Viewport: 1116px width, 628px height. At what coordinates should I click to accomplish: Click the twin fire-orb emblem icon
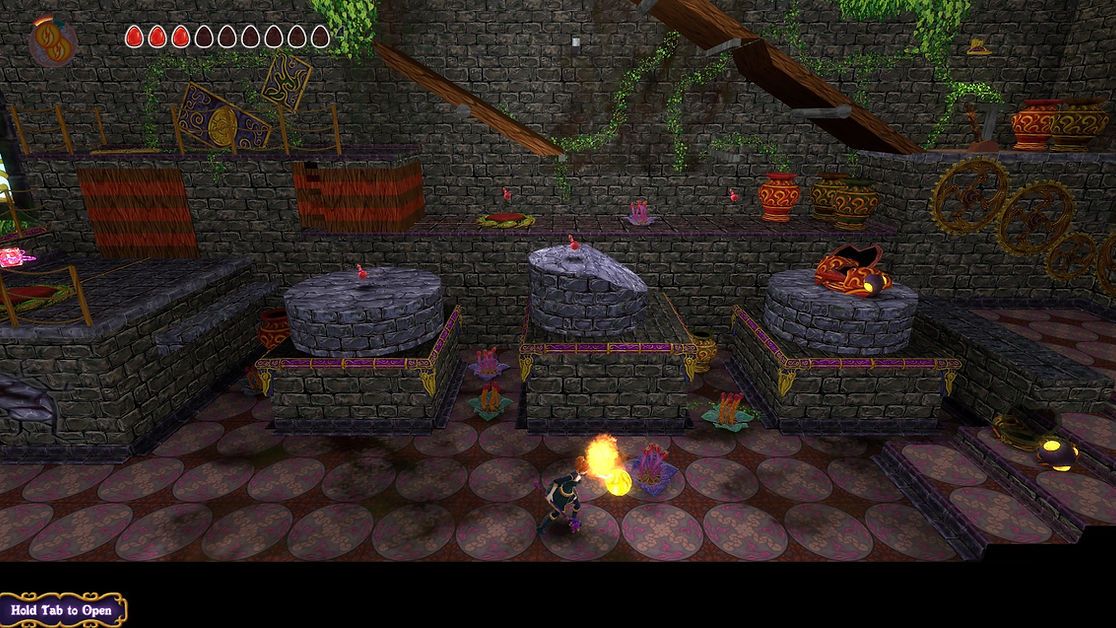click(53, 41)
